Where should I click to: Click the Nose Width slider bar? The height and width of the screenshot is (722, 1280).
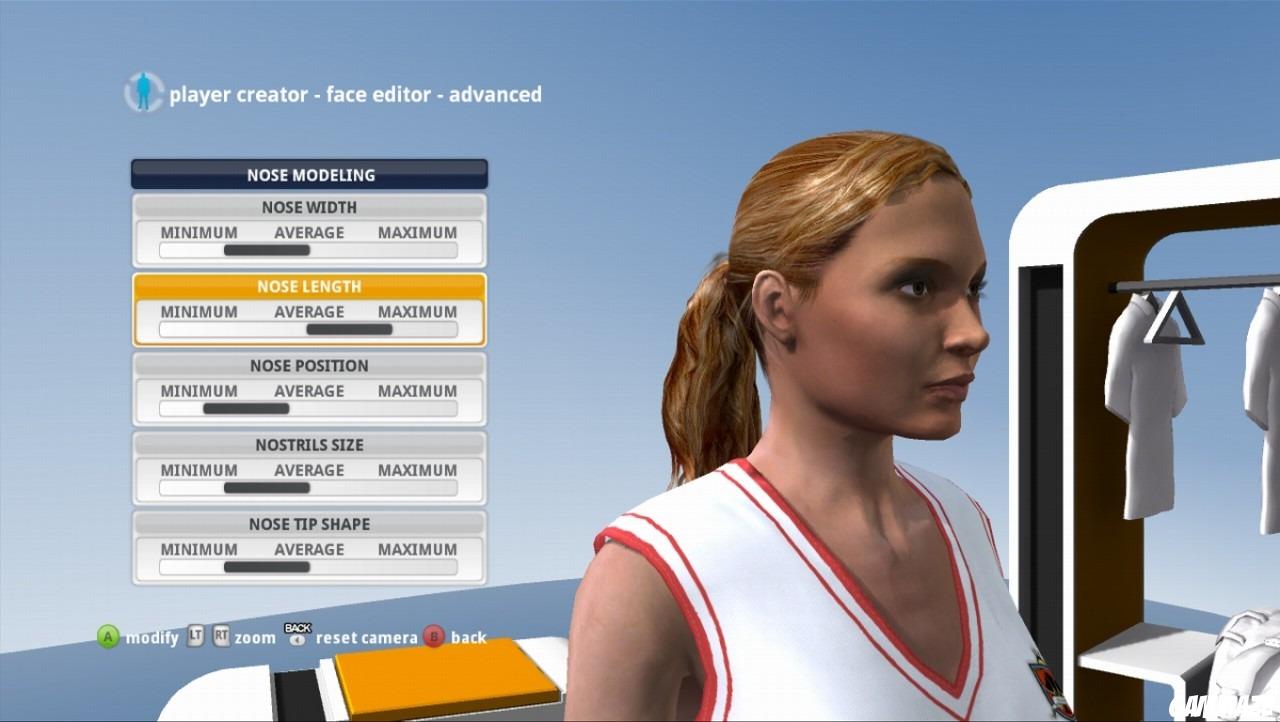(x=308, y=250)
